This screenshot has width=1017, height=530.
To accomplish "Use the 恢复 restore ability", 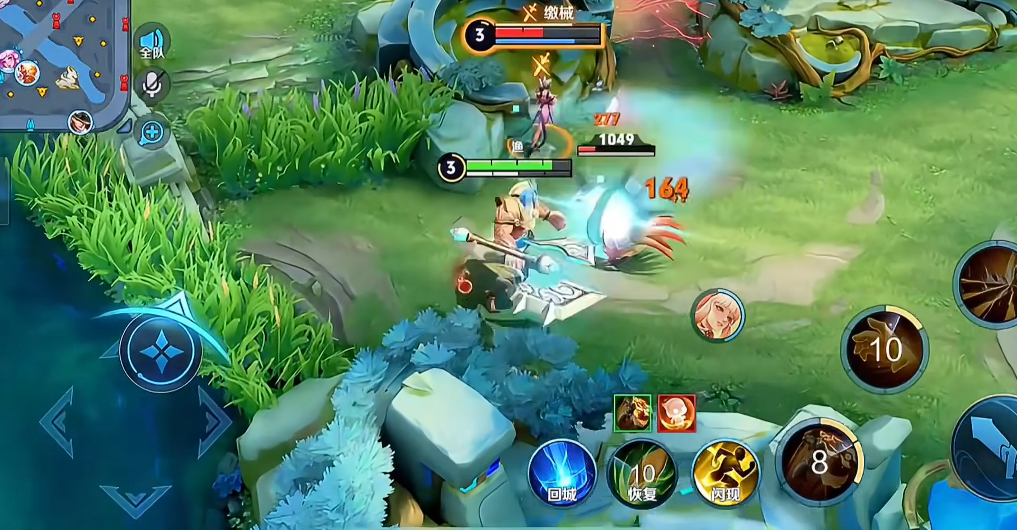I will point(641,470).
